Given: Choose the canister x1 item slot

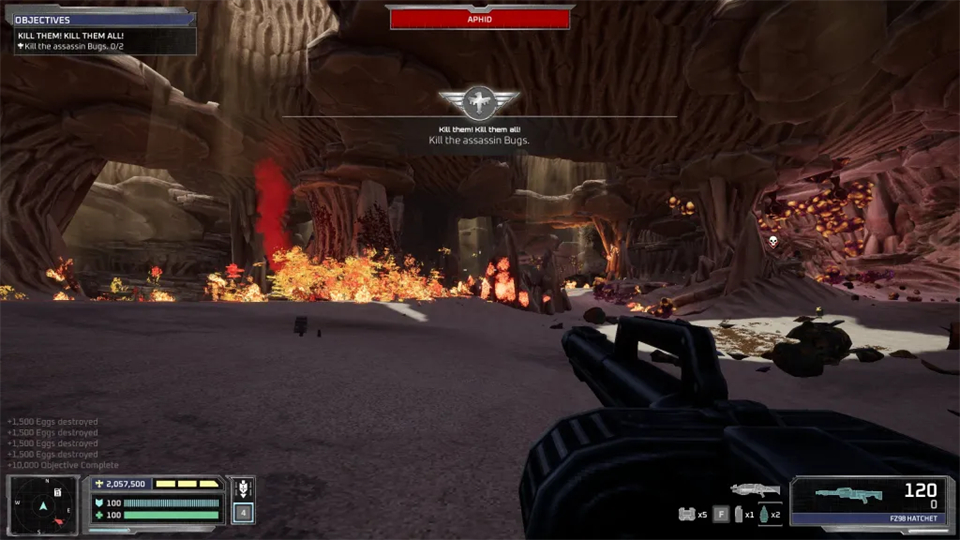Looking at the screenshot, I should pyautogui.click(x=741, y=514).
